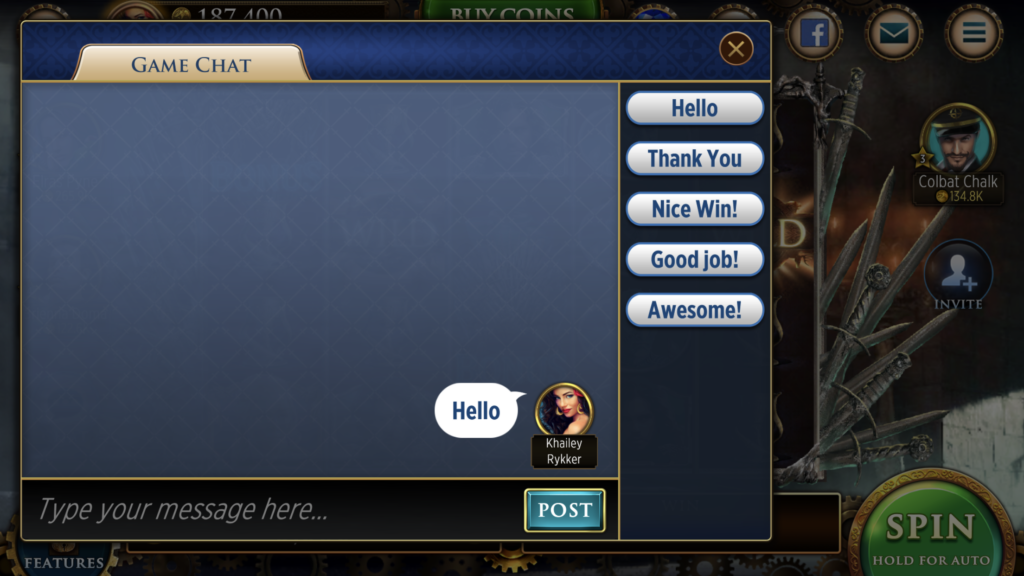Image resolution: width=1024 pixels, height=576 pixels.
Task: Send the quick Hello message
Action: [694, 108]
